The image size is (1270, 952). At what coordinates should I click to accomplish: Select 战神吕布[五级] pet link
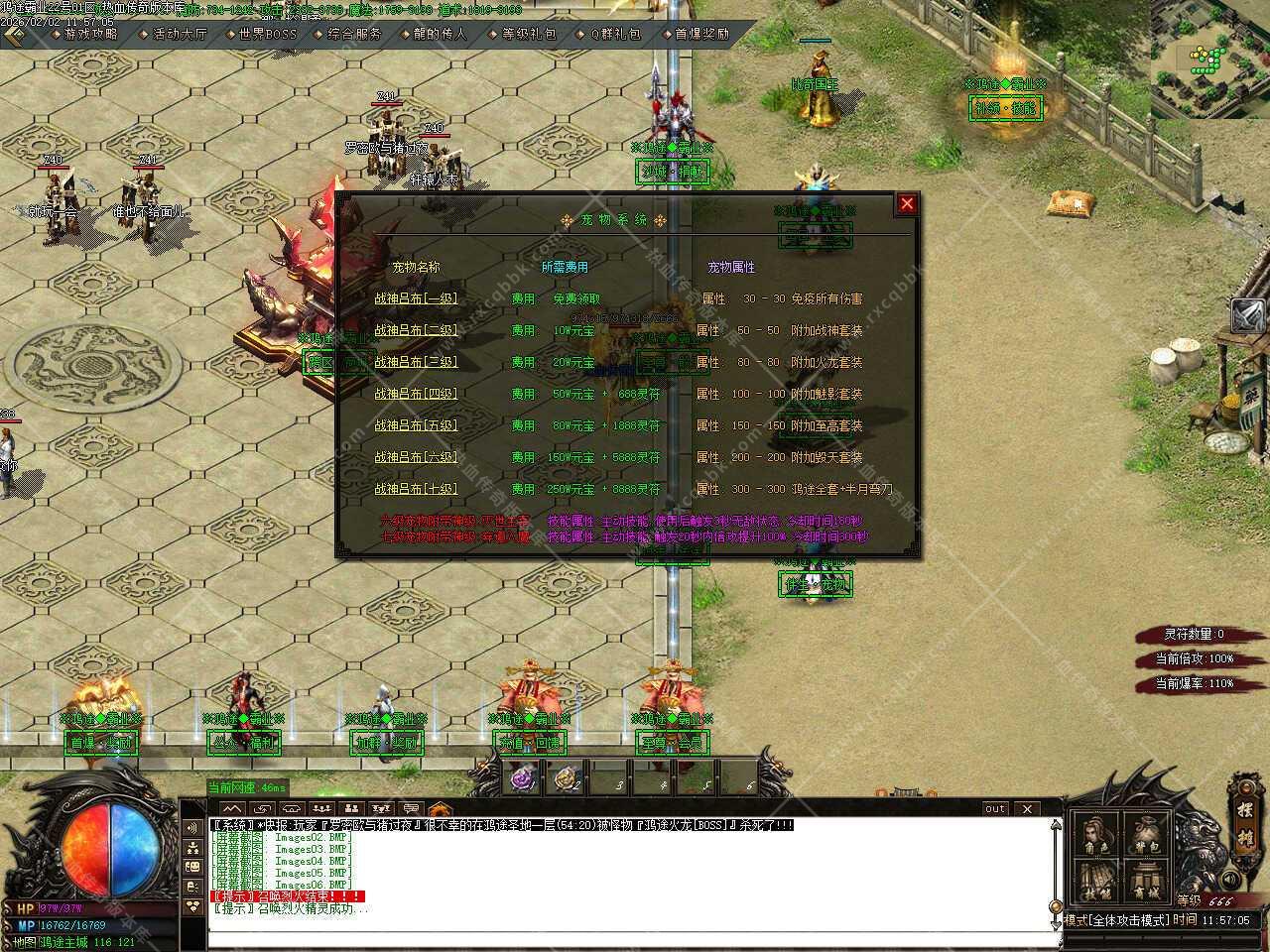pyautogui.click(x=416, y=425)
